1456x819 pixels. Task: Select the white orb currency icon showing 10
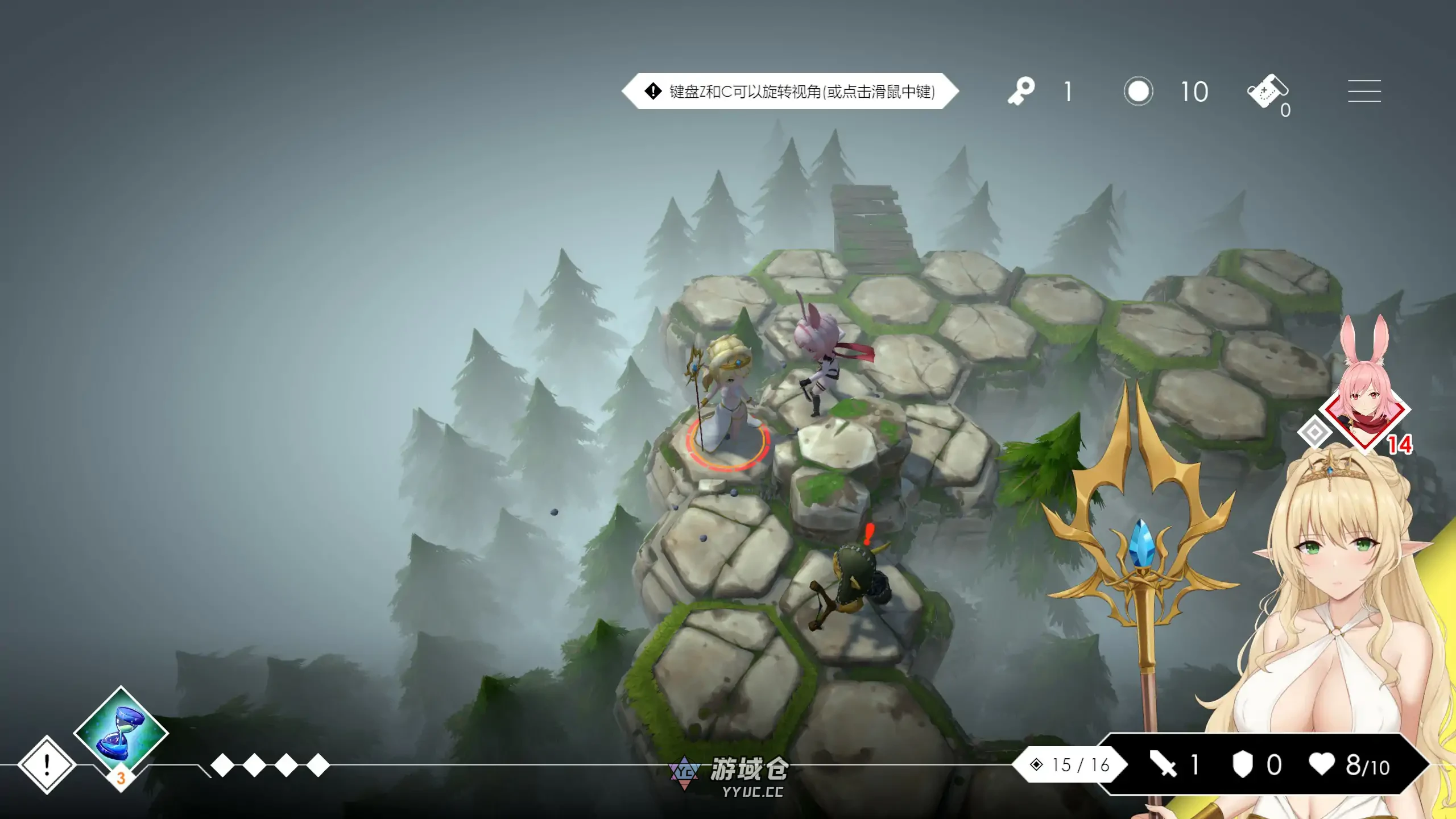coord(1137,91)
